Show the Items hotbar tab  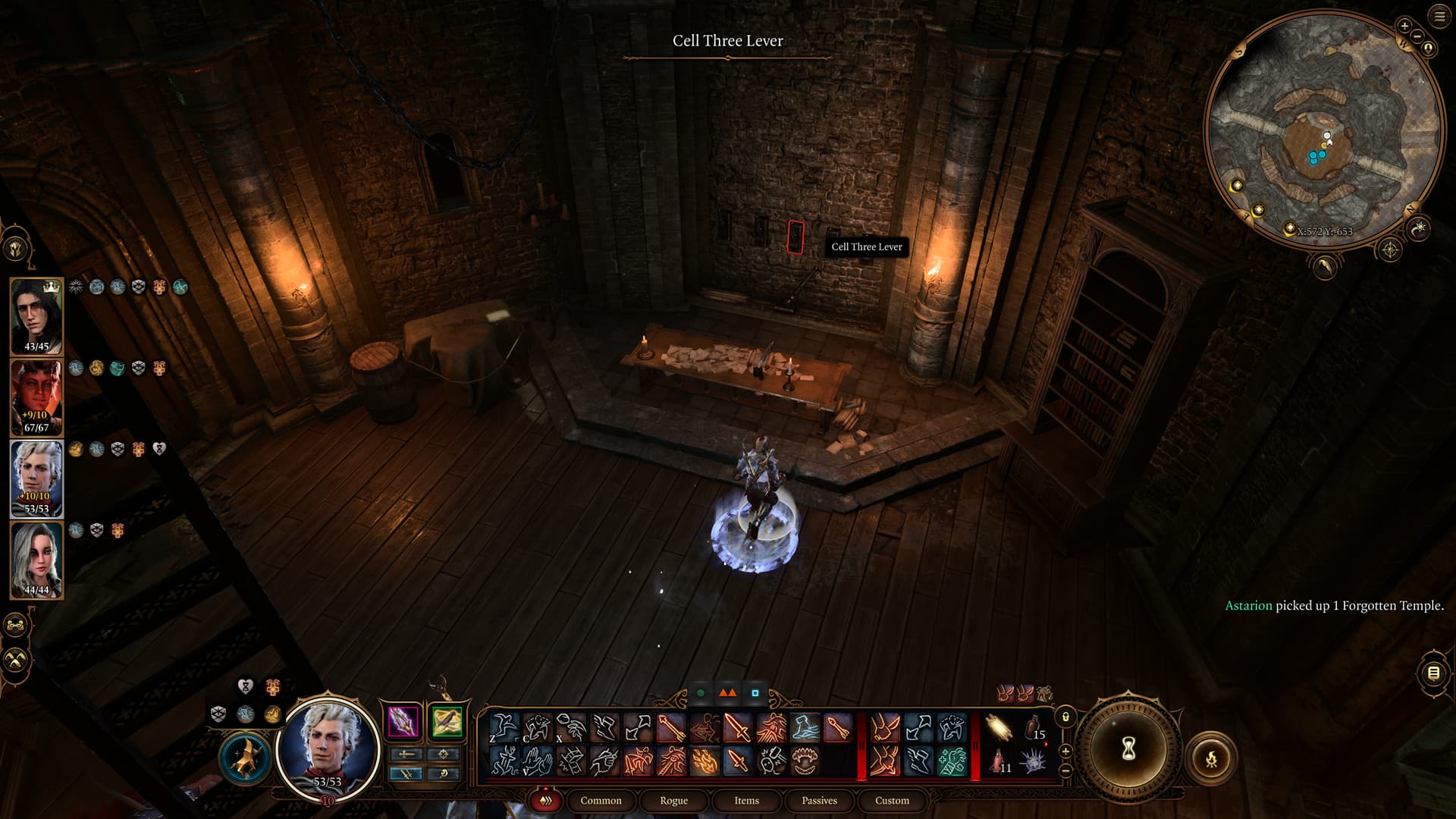746,800
